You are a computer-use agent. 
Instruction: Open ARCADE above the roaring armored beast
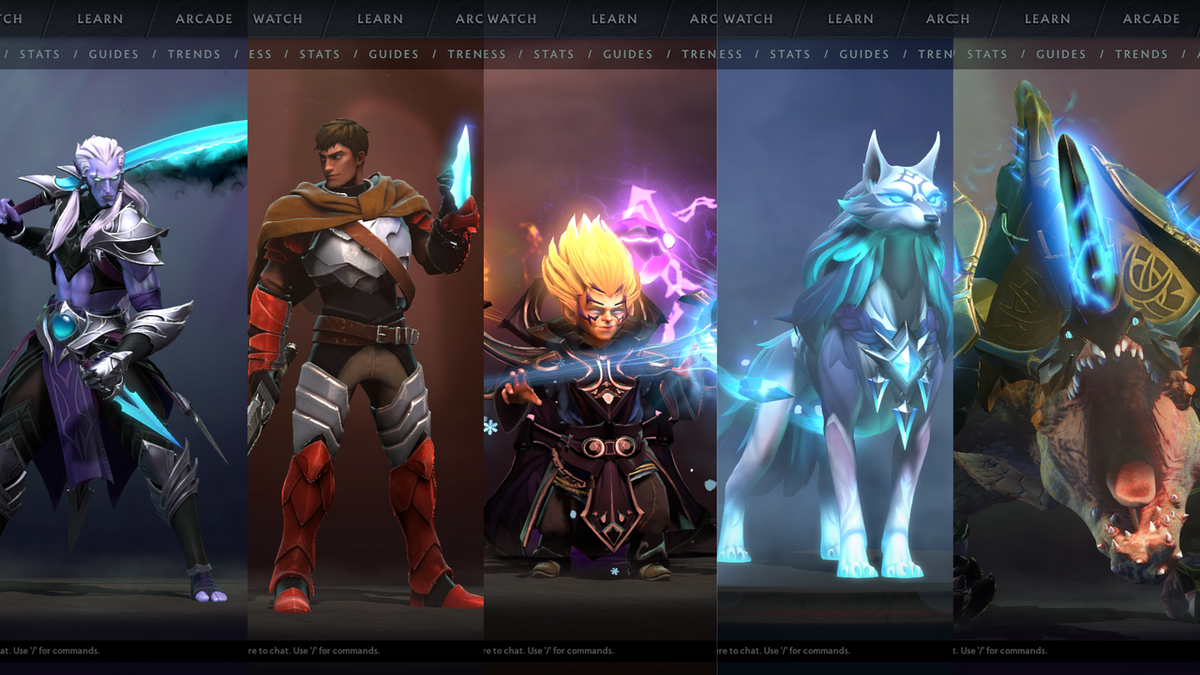pyautogui.click(x=1151, y=19)
